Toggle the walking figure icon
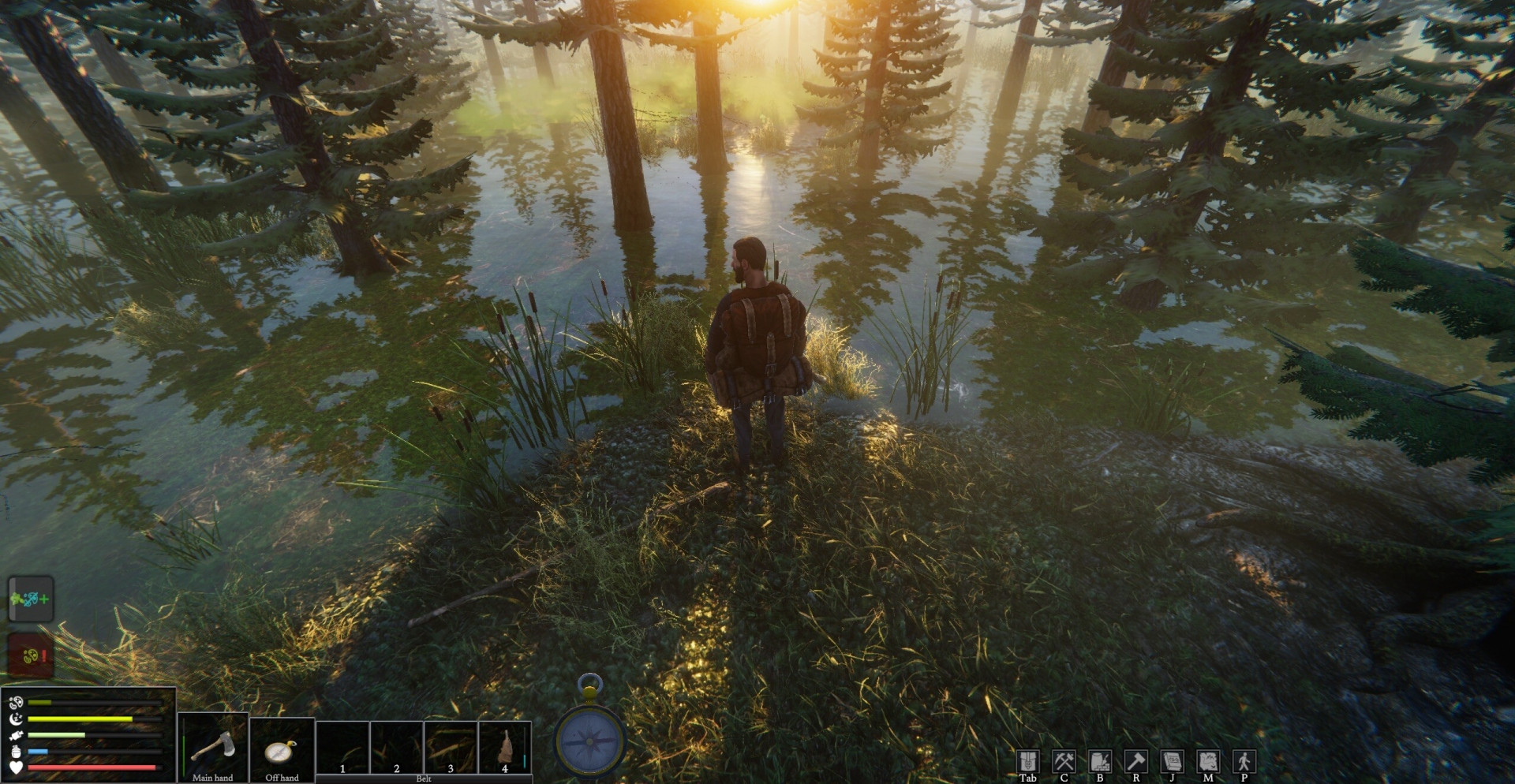Screen dimensions: 1515x784 1244,761
